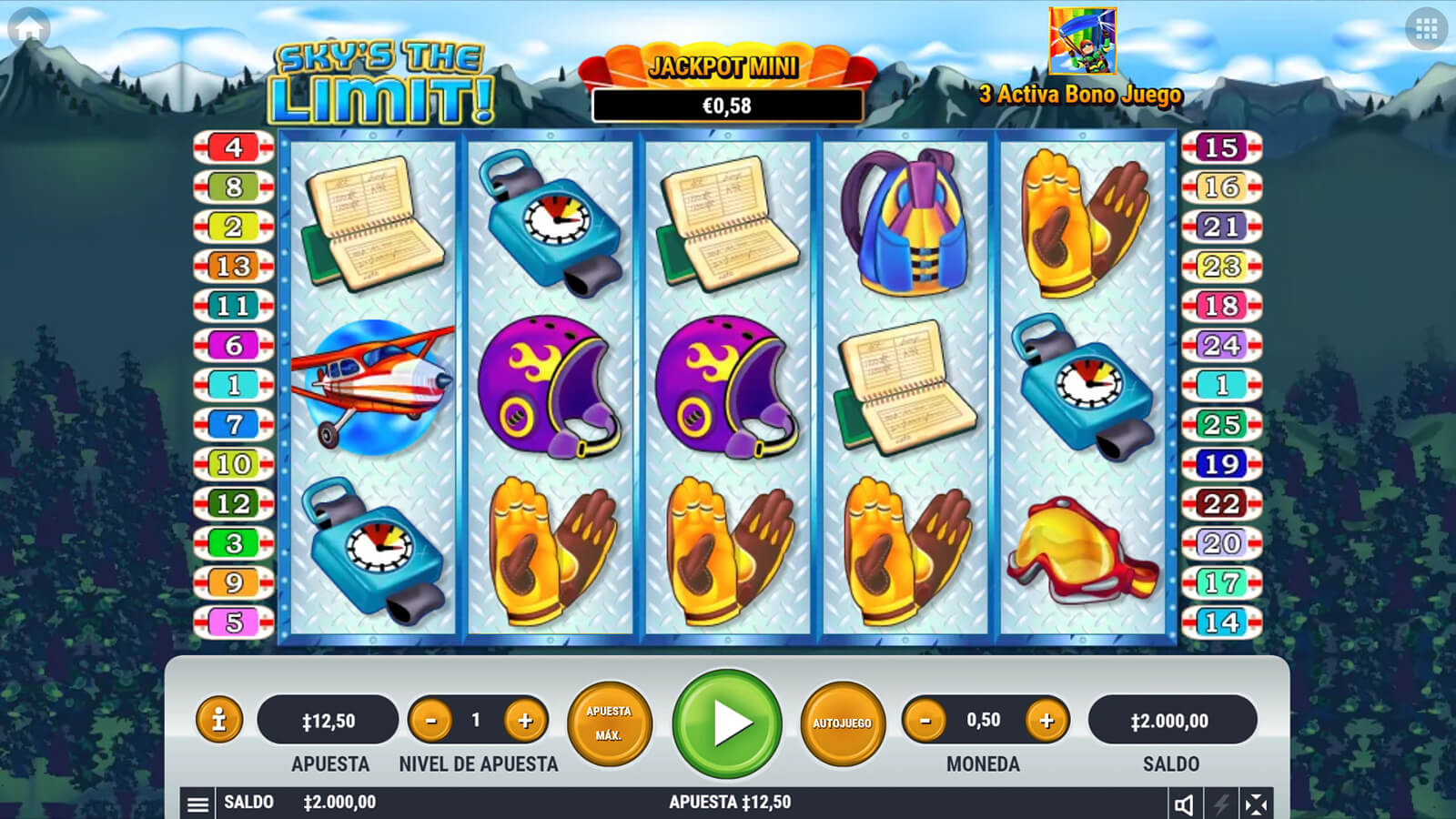The width and height of the screenshot is (1456, 819).
Task: Lower the Moneda coin value
Action: (925, 721)
